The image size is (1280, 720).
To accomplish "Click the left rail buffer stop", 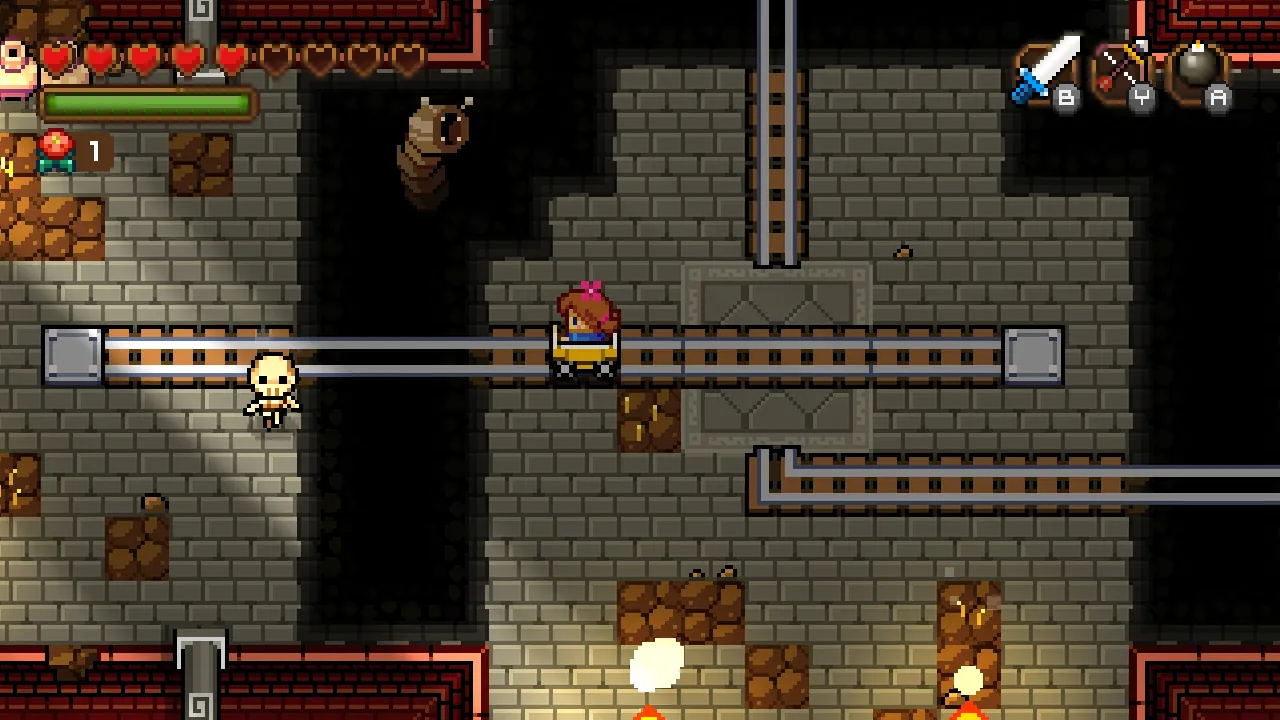I will coord(71,355).
